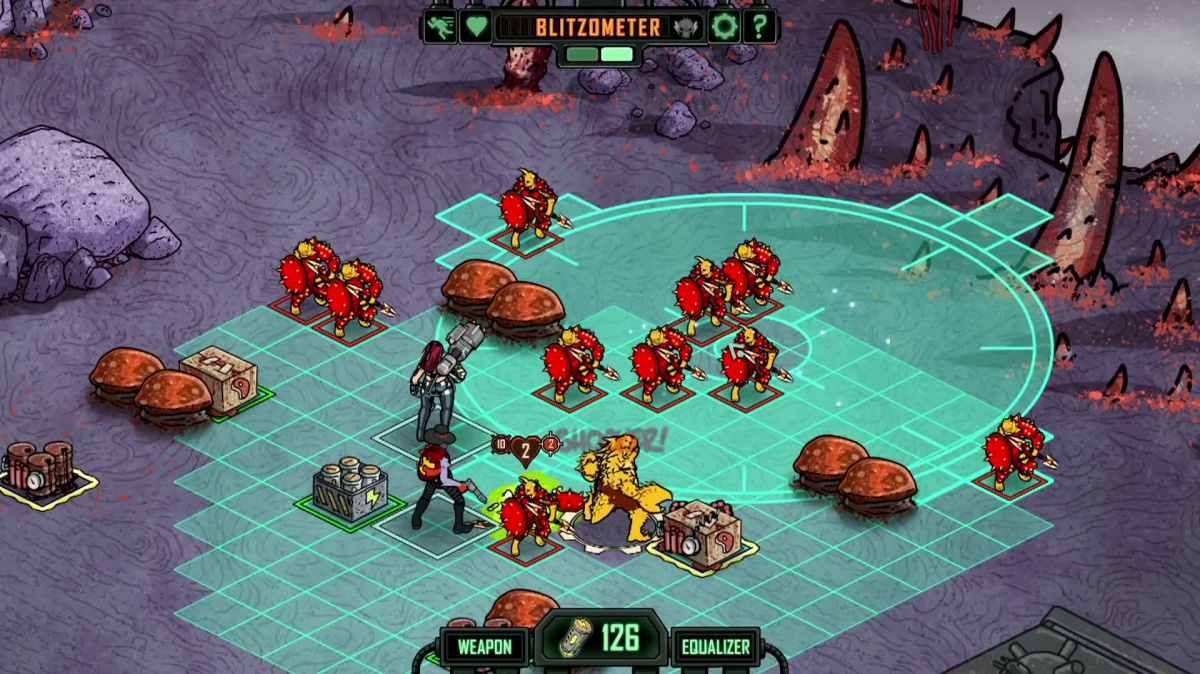Open help with the question mark
The width and height of the screenshot is (1200, 674).
tap(760, 27)
